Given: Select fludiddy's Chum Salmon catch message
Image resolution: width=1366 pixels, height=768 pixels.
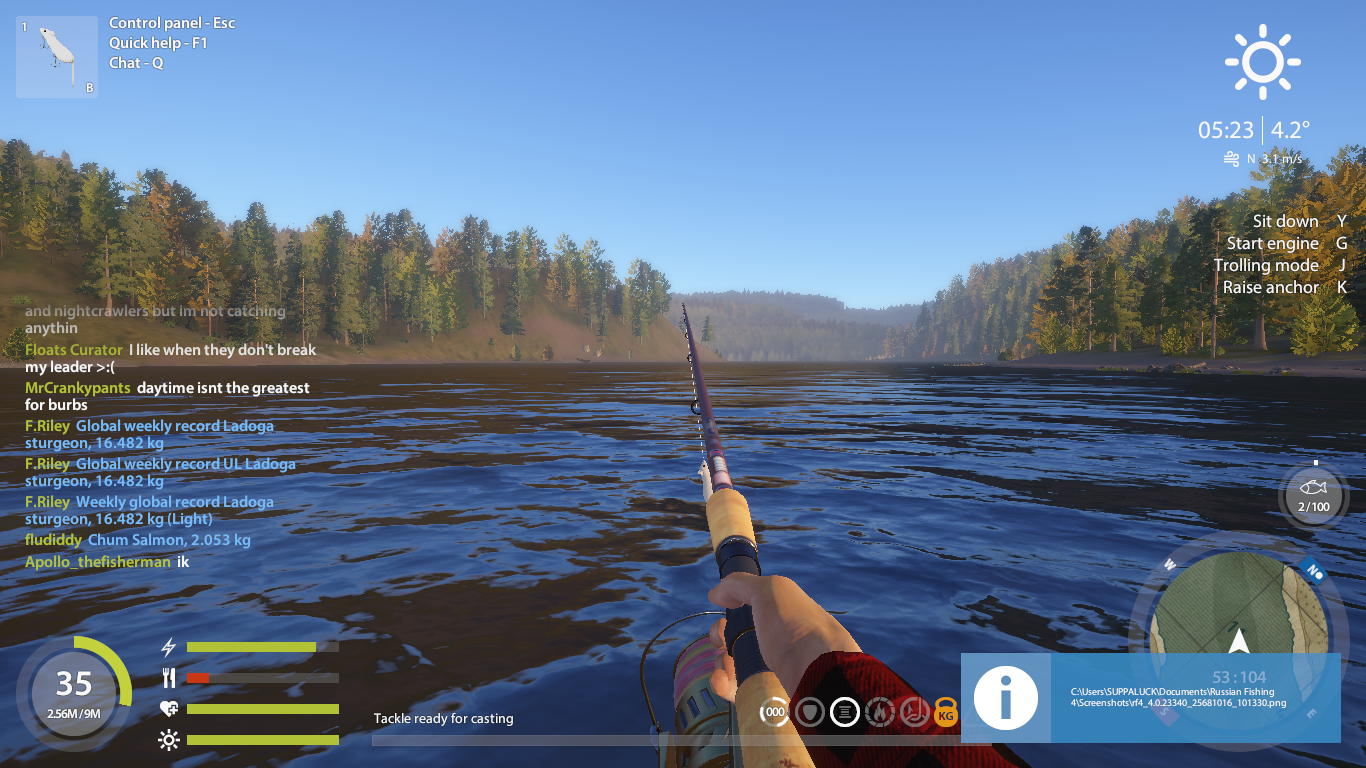Looking at the screenshot, I should 169,540.
